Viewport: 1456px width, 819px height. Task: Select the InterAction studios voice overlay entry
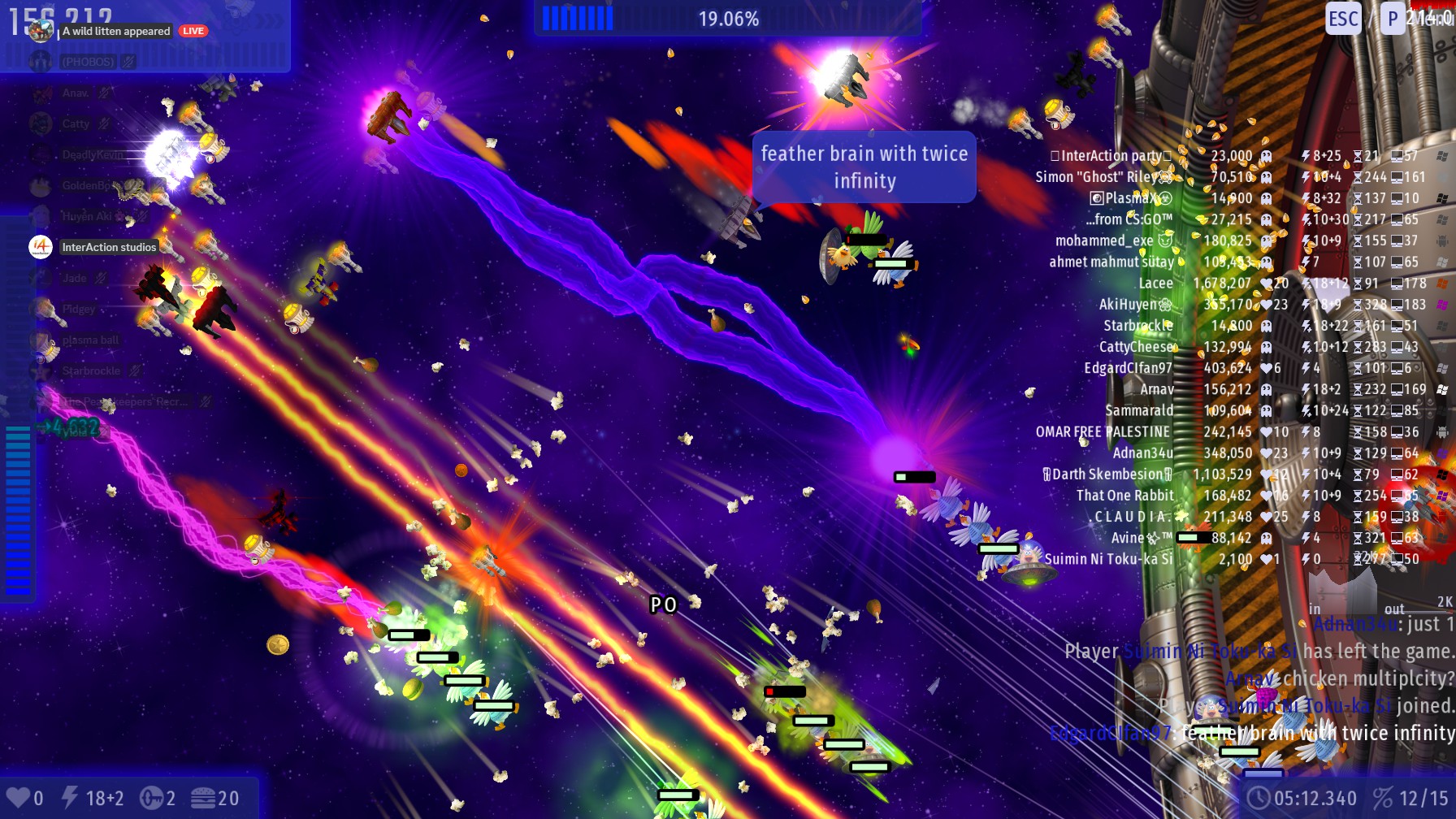[109, 247]
